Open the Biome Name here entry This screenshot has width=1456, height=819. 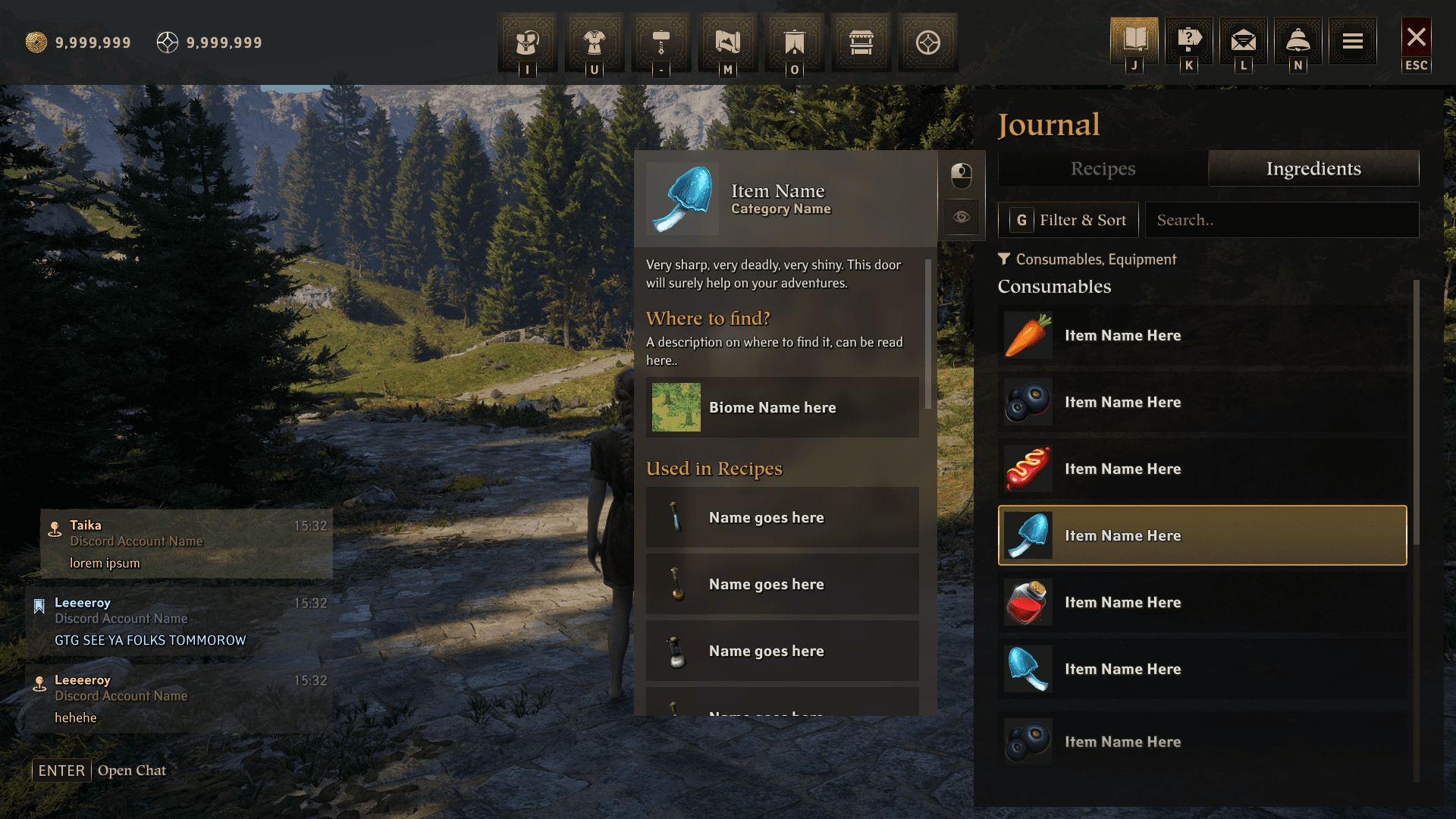click(x=782, y=407)
